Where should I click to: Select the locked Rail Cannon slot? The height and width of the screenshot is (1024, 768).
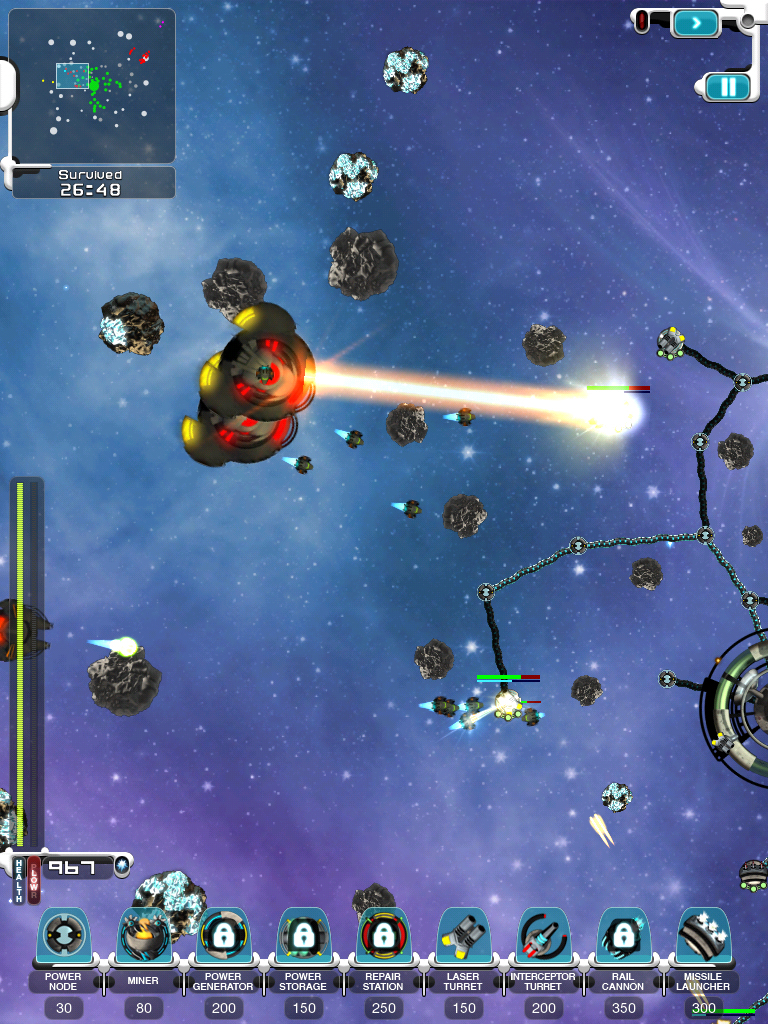[x=623, y=938]
